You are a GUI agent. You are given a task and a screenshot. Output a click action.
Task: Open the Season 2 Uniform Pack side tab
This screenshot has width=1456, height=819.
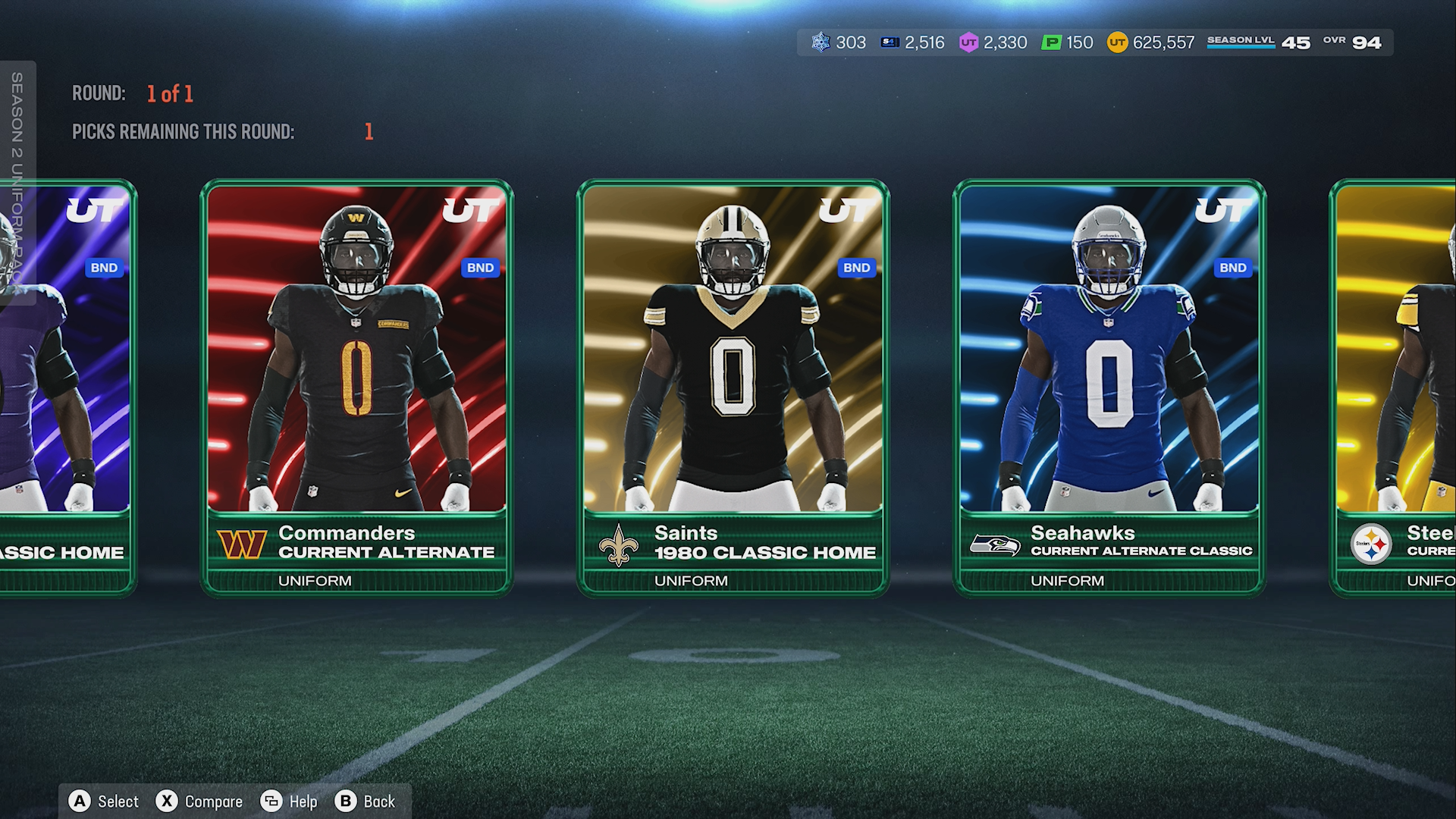[x=17, y=182]
